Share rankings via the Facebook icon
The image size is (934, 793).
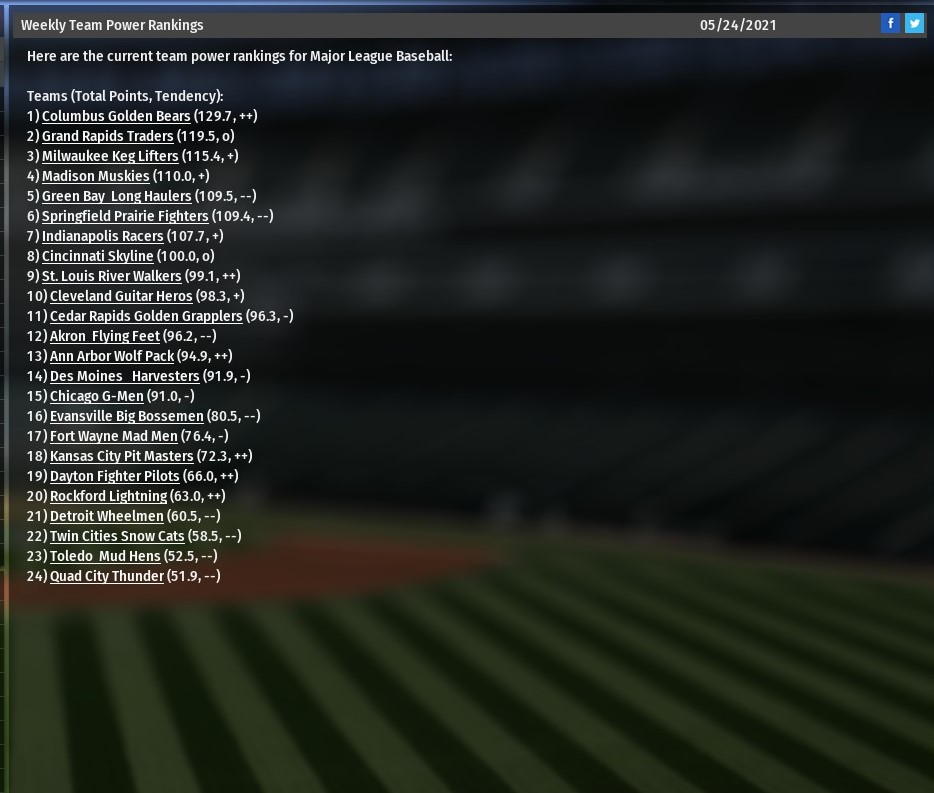(x=890, y=24)
